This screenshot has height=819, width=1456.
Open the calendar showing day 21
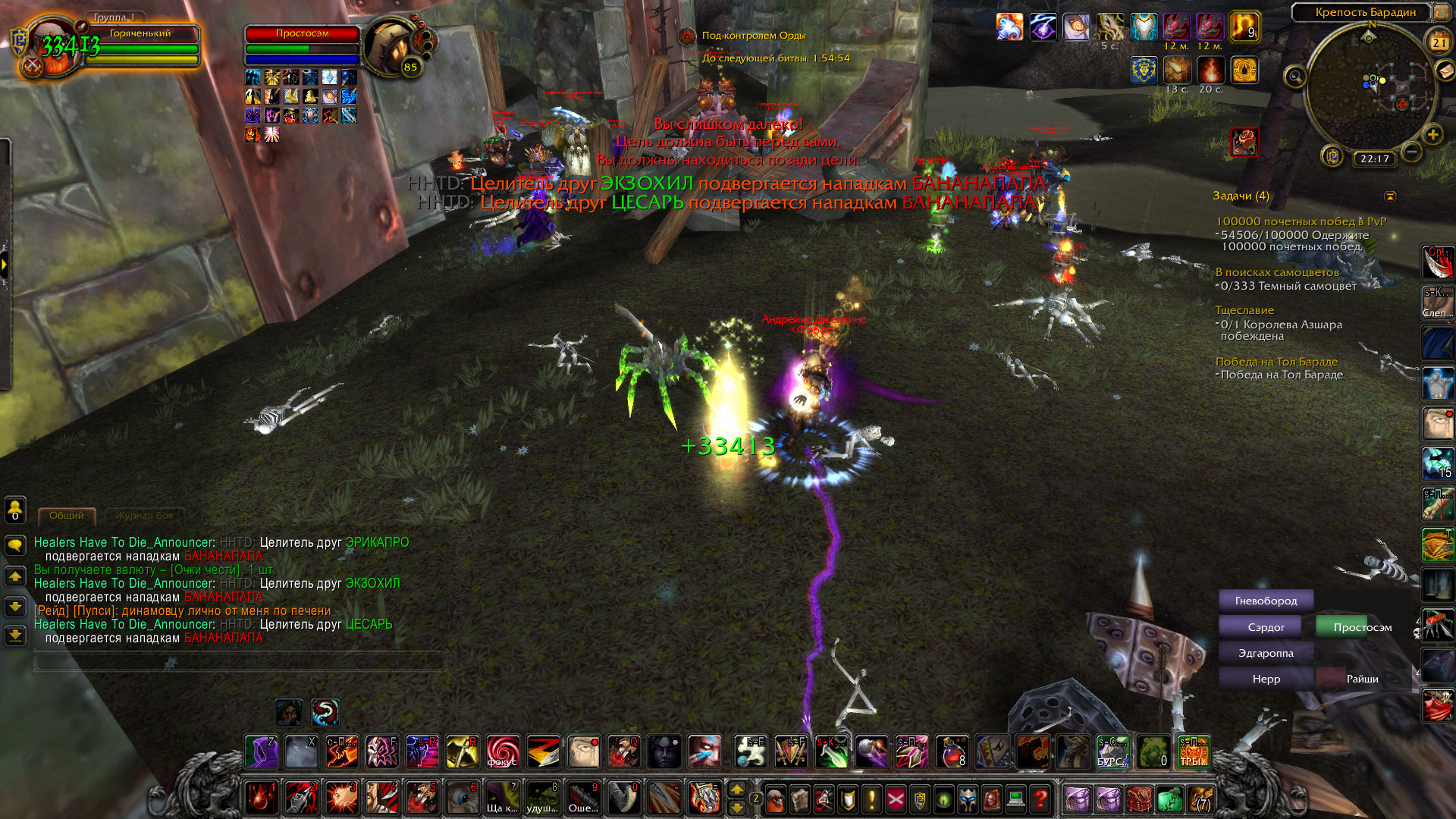tap(1439, 42)
